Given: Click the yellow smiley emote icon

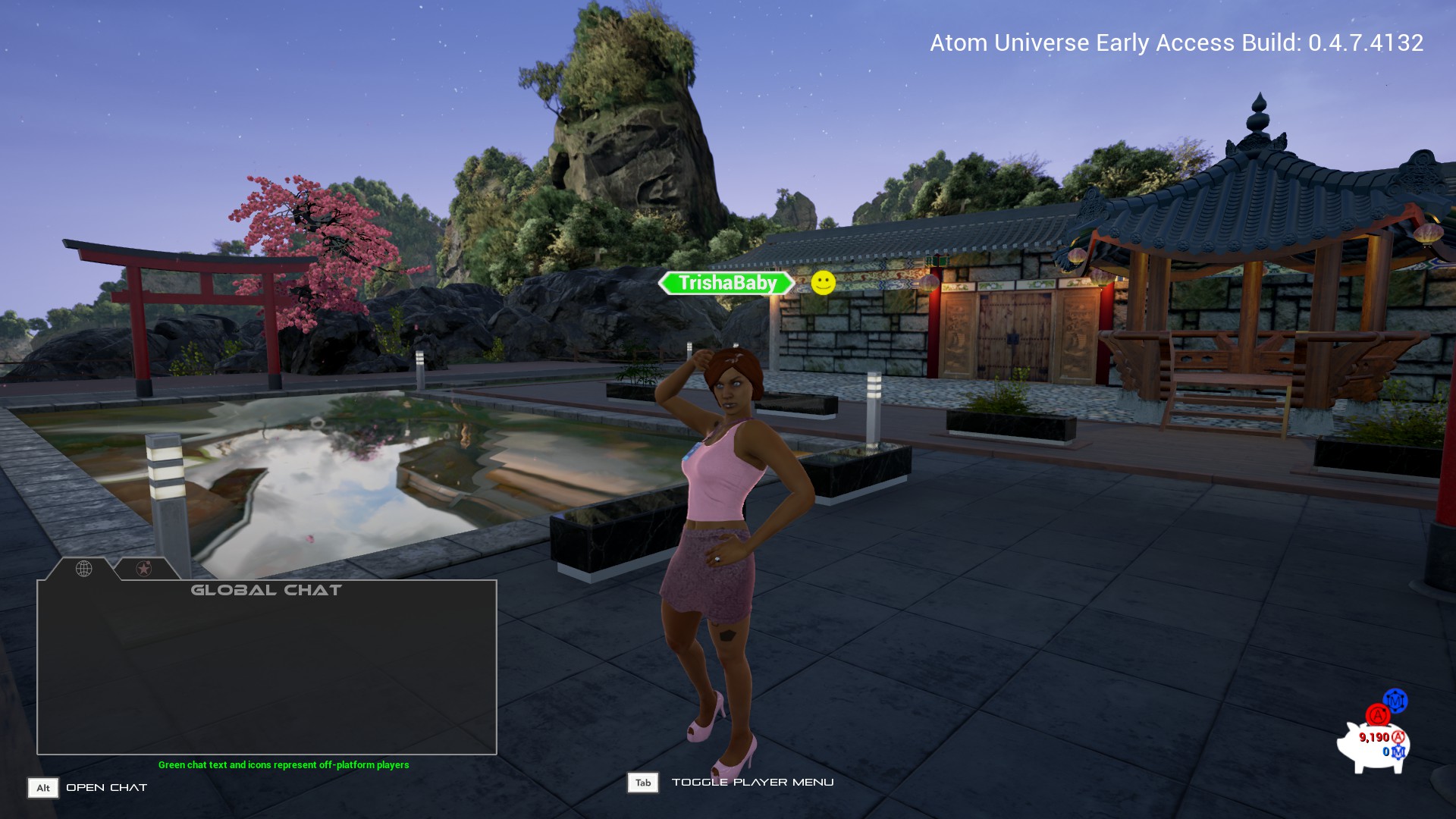Looking at the screenshot, I should [823, 283].
